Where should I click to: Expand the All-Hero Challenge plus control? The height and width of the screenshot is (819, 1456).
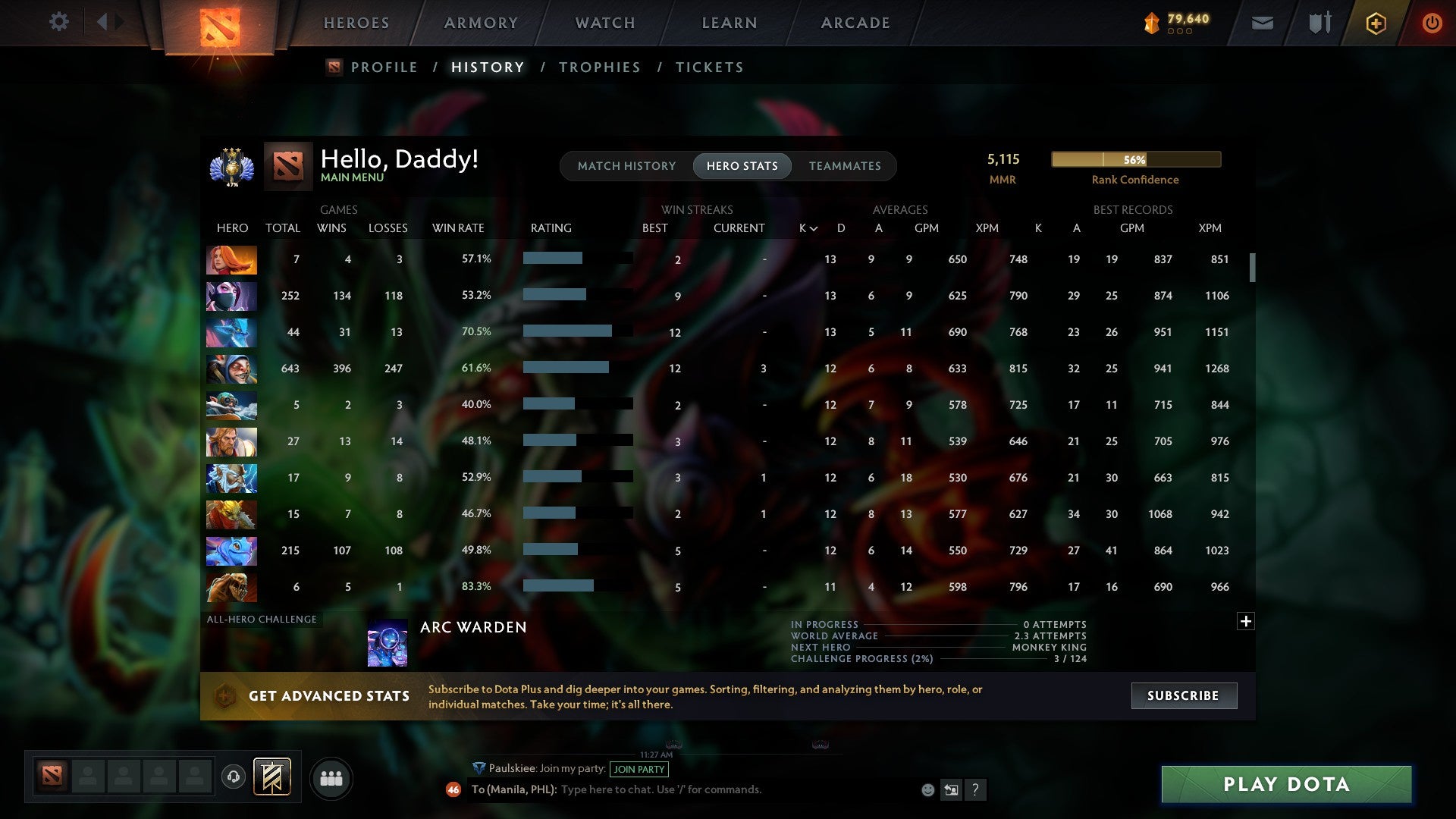tap(1245, 620)
